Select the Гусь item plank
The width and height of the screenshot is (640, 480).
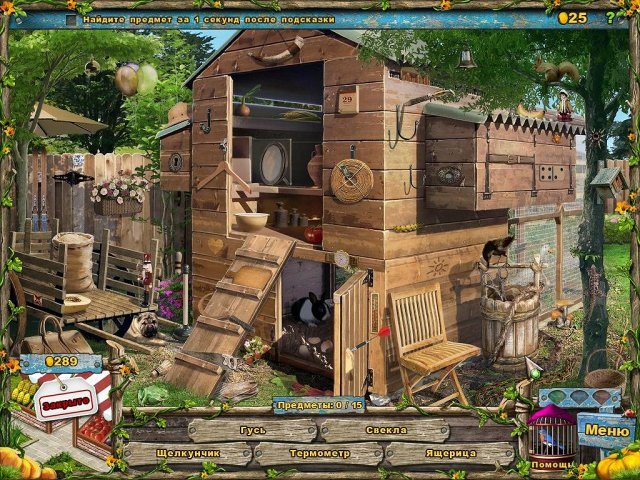[253, 430]
